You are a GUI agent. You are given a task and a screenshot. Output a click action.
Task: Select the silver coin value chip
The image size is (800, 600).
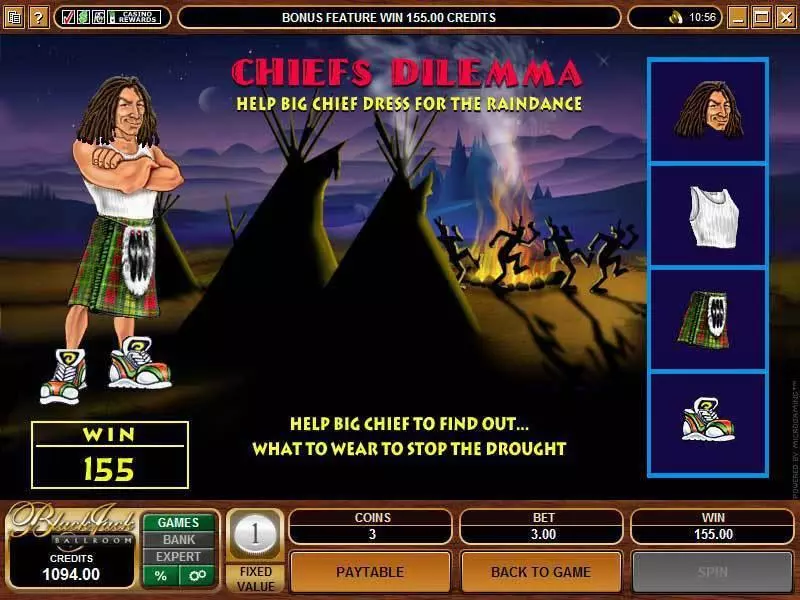[255, 534]
